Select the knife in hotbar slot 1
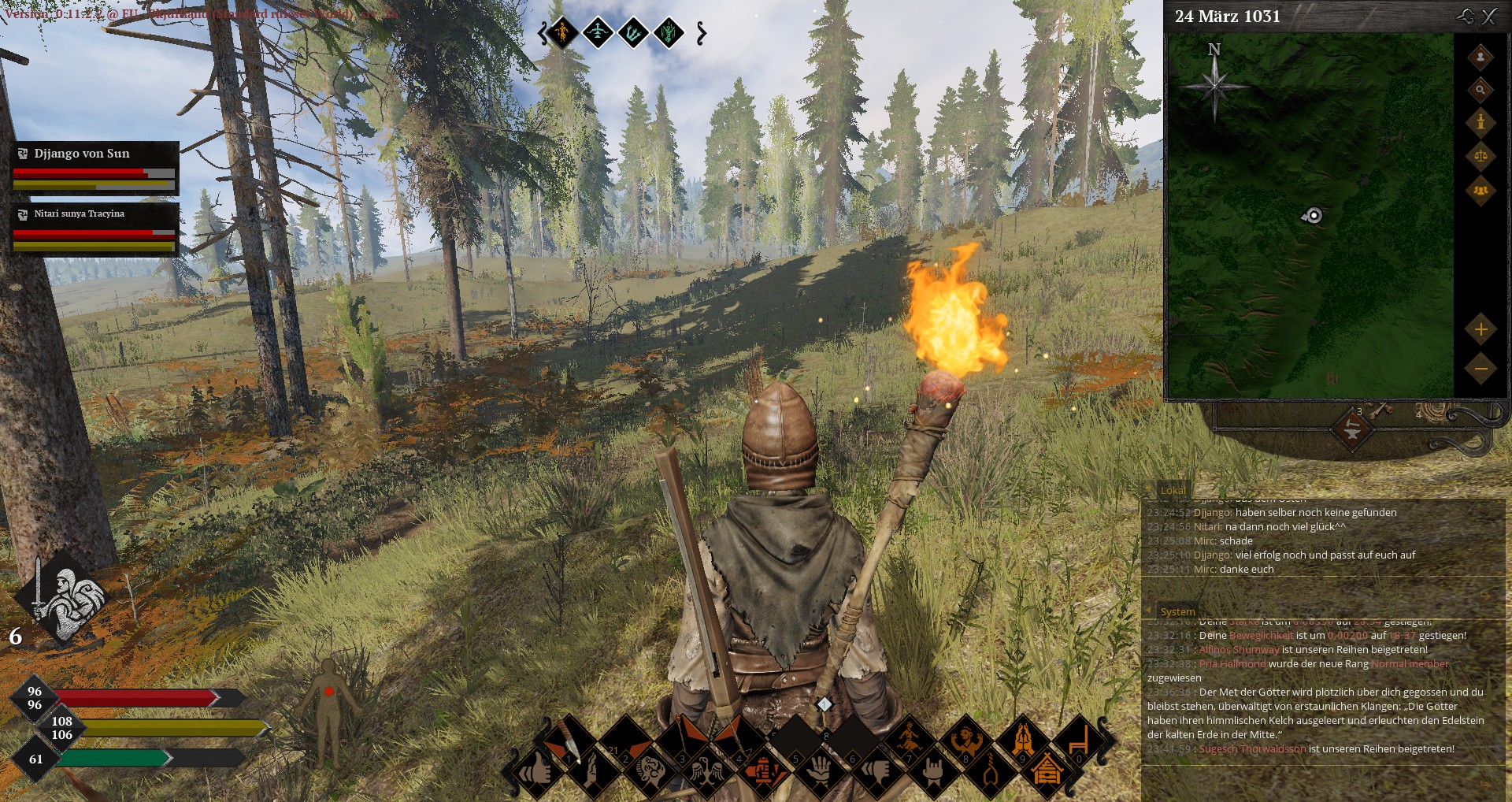The width and height of the screenshot is (1512, 802). point(565,741)
